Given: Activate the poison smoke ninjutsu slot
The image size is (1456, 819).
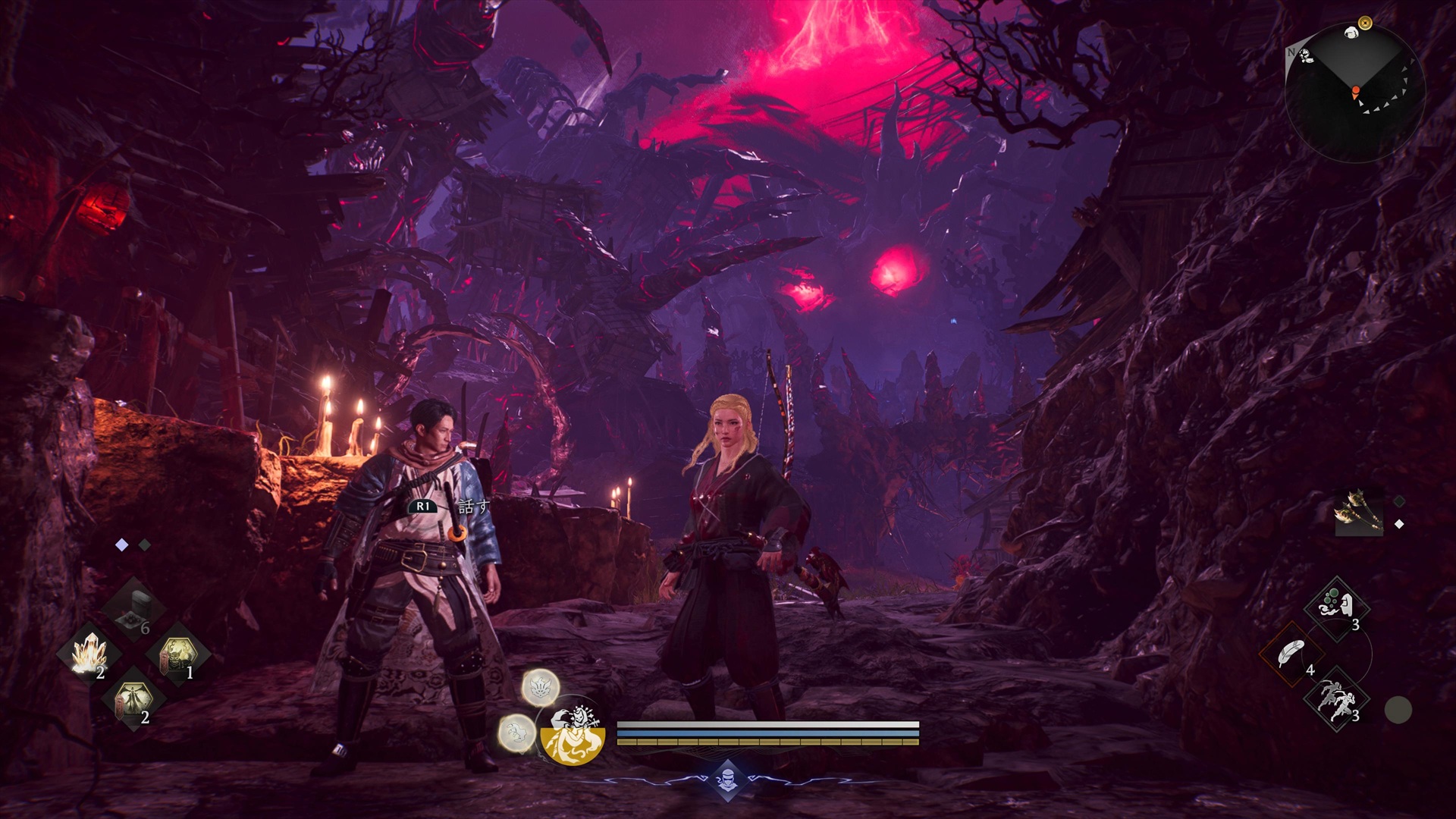Looking at the screenshot, I should 1336,608.
